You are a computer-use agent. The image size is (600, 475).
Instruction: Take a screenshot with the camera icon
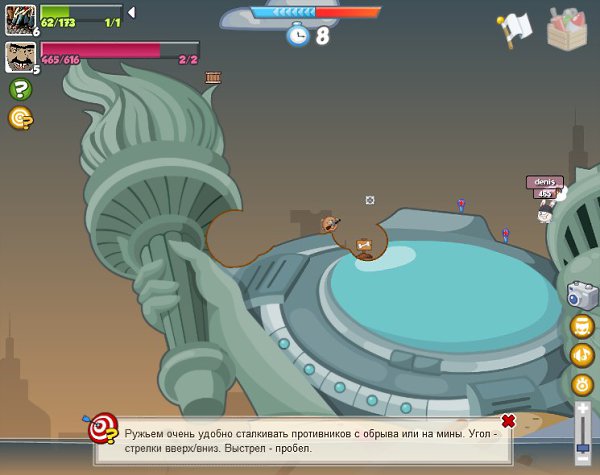click(582, 295)
